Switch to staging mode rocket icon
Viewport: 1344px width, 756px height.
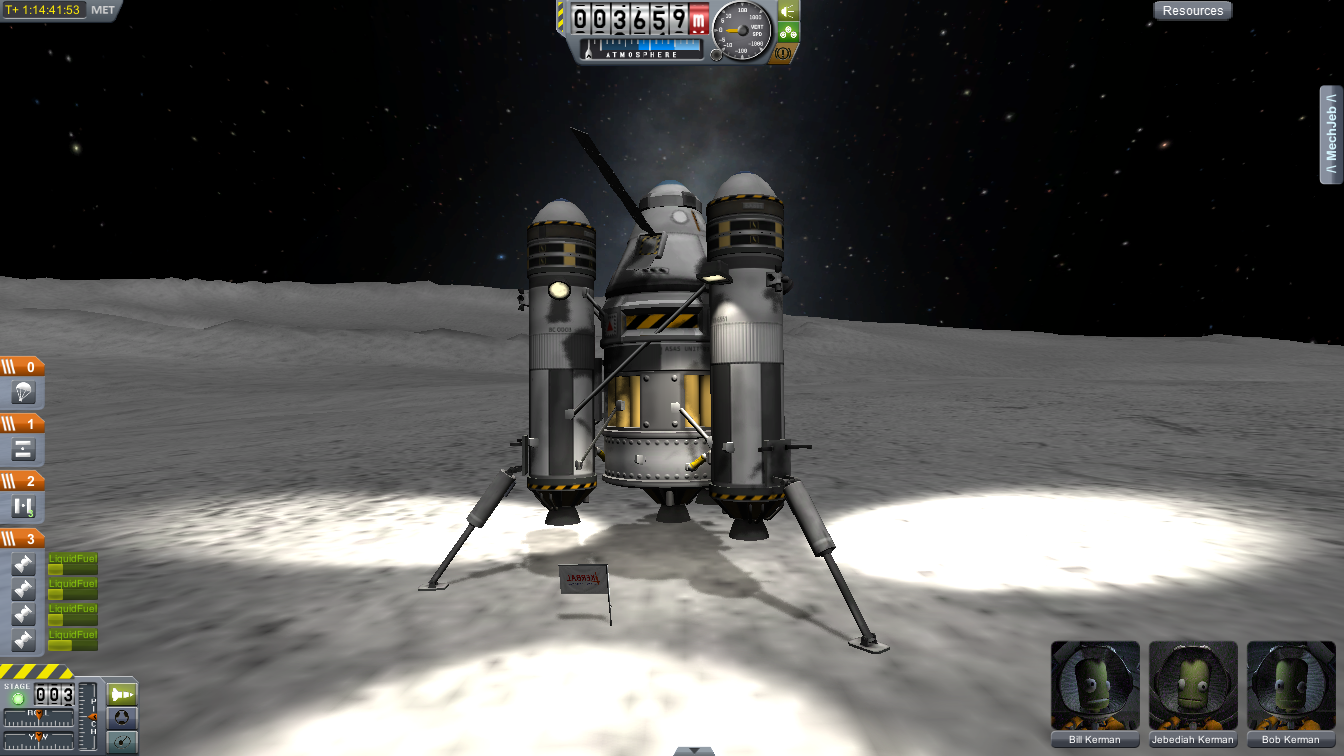[122, 694]
